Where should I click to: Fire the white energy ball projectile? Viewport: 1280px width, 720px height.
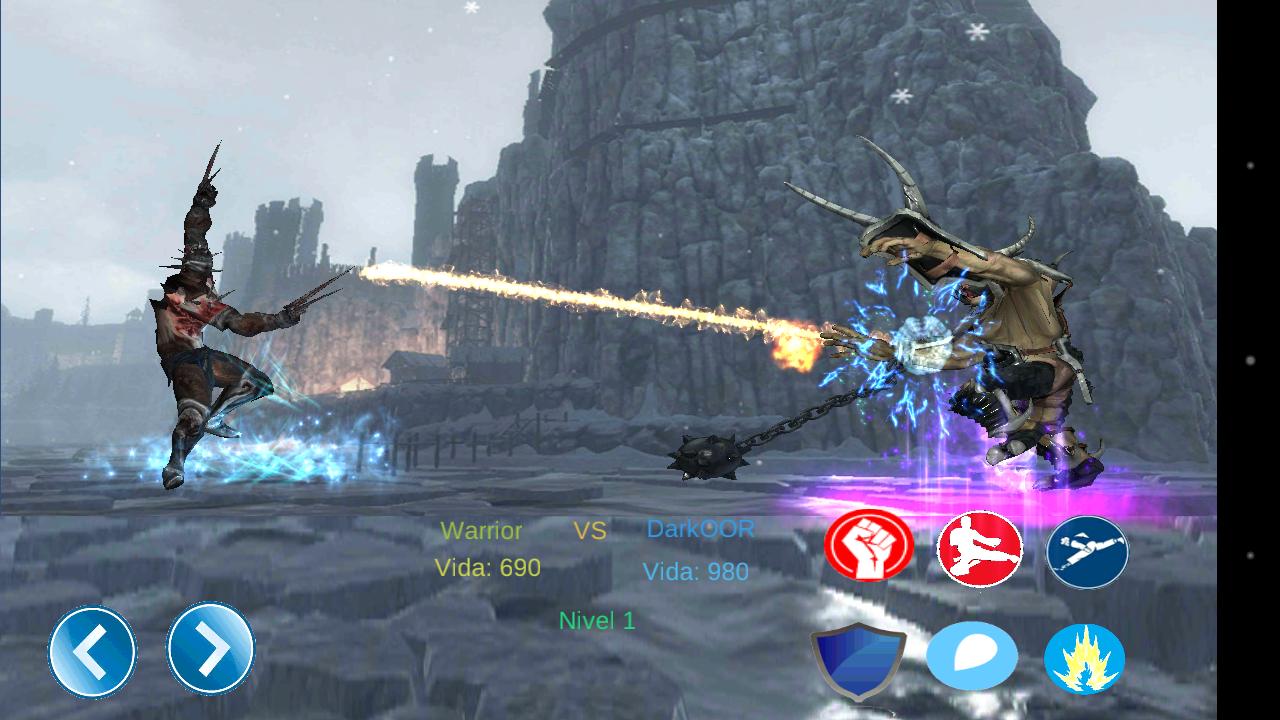[972, 657]
